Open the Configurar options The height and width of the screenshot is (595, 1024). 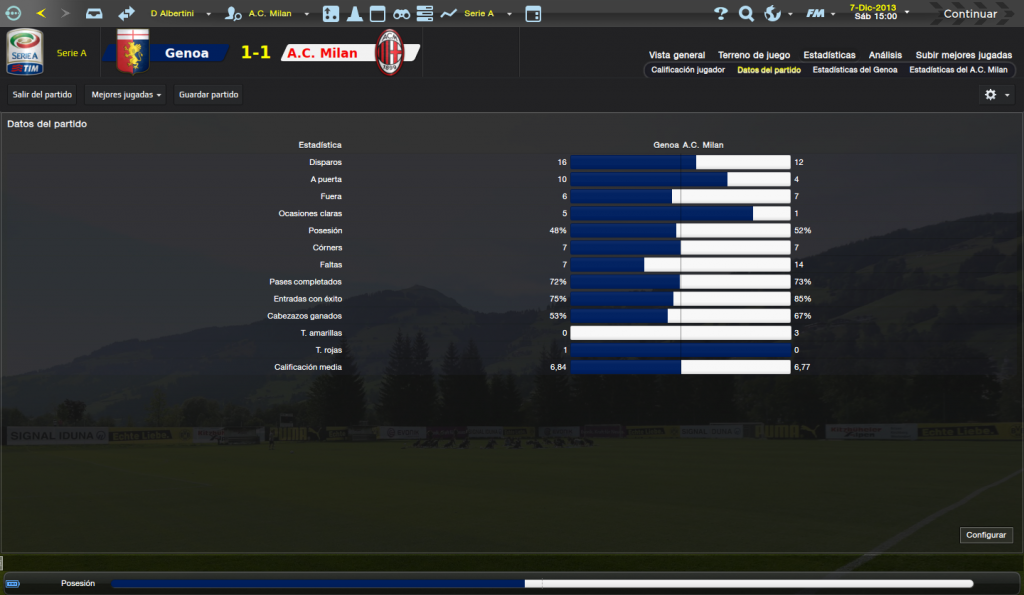click(x=985, y=535)
